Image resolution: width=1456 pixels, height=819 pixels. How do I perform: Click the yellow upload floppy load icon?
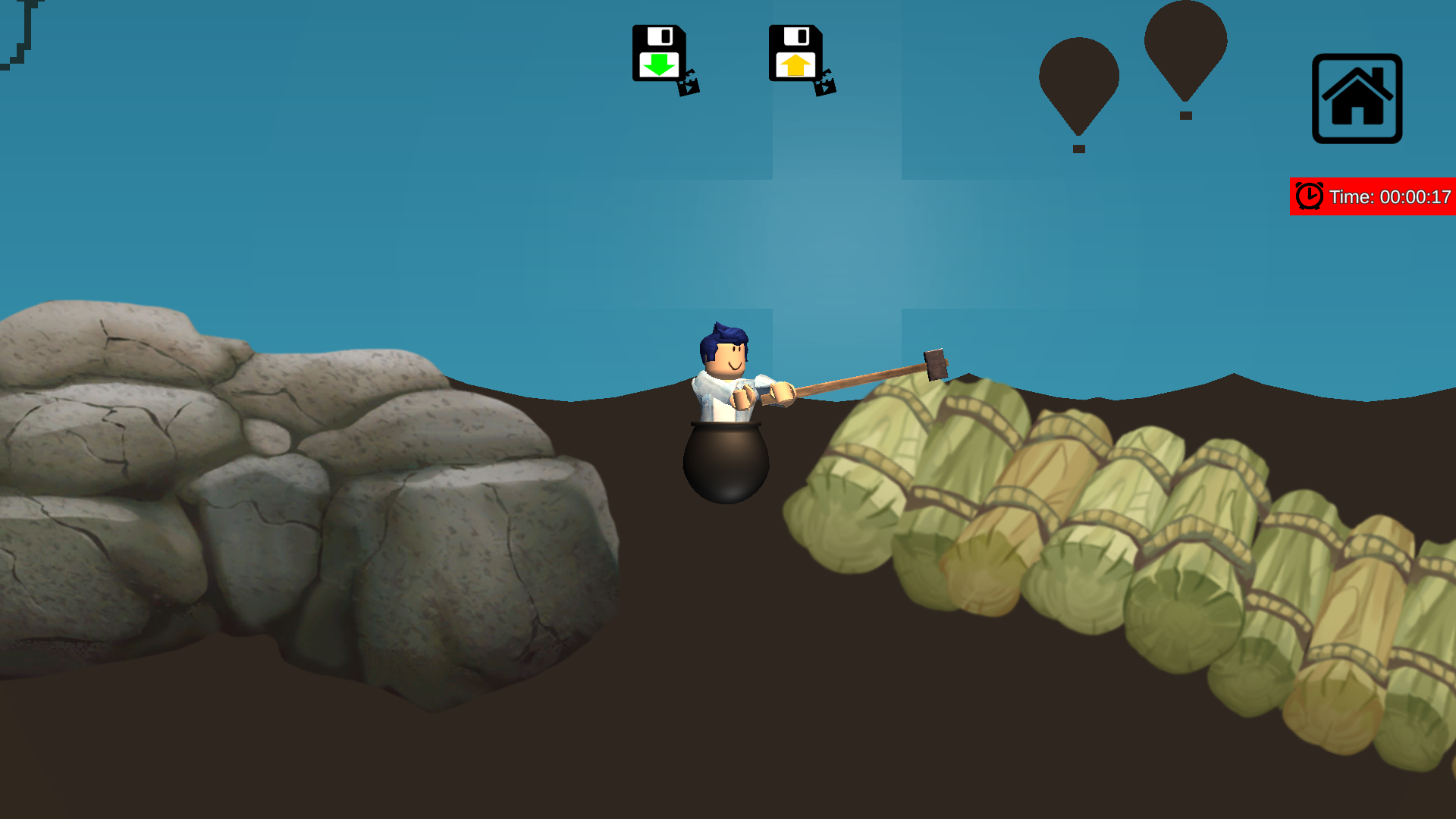795,53
